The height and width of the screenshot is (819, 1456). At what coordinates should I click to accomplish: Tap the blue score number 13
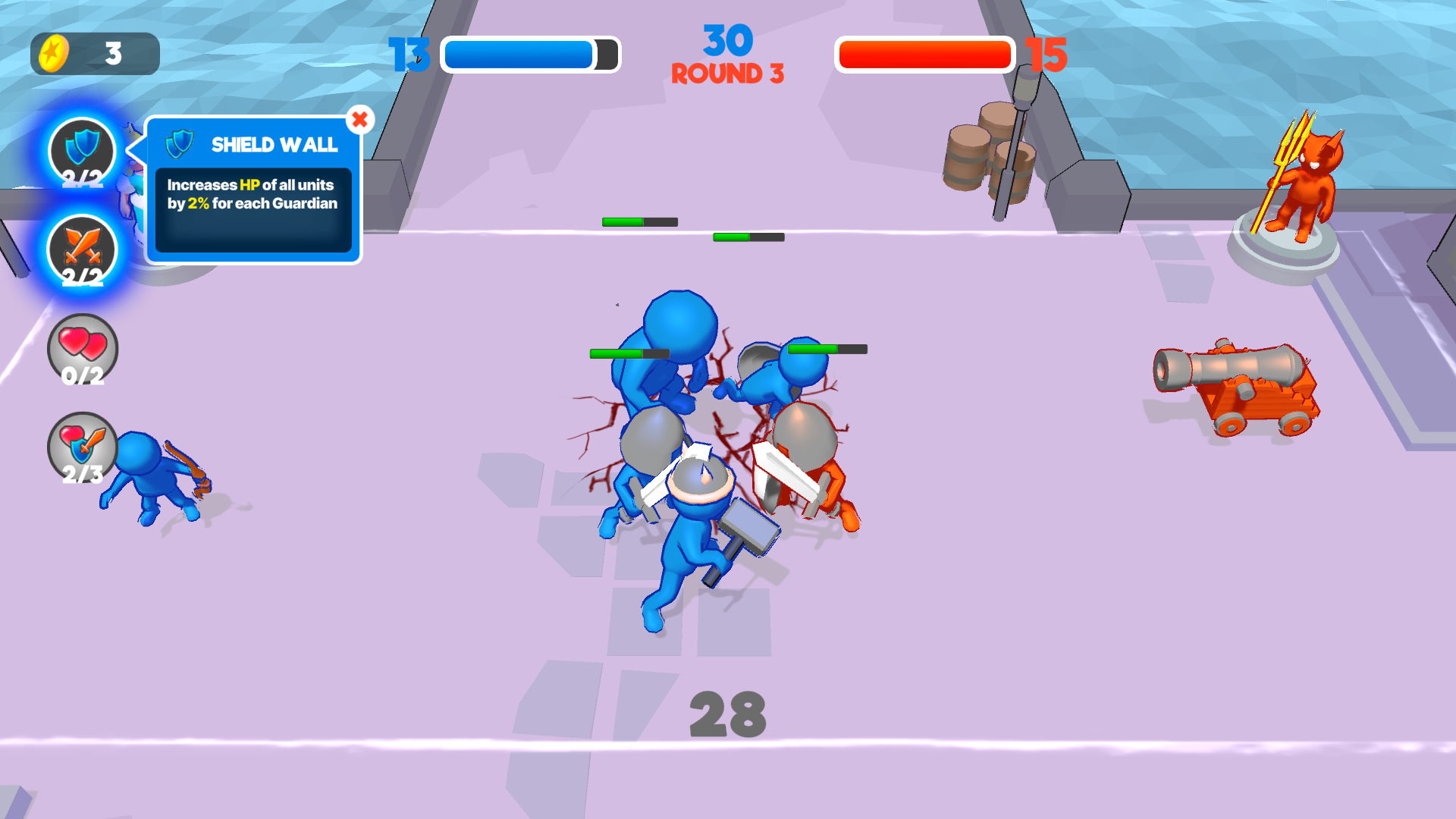click(408, 55)
